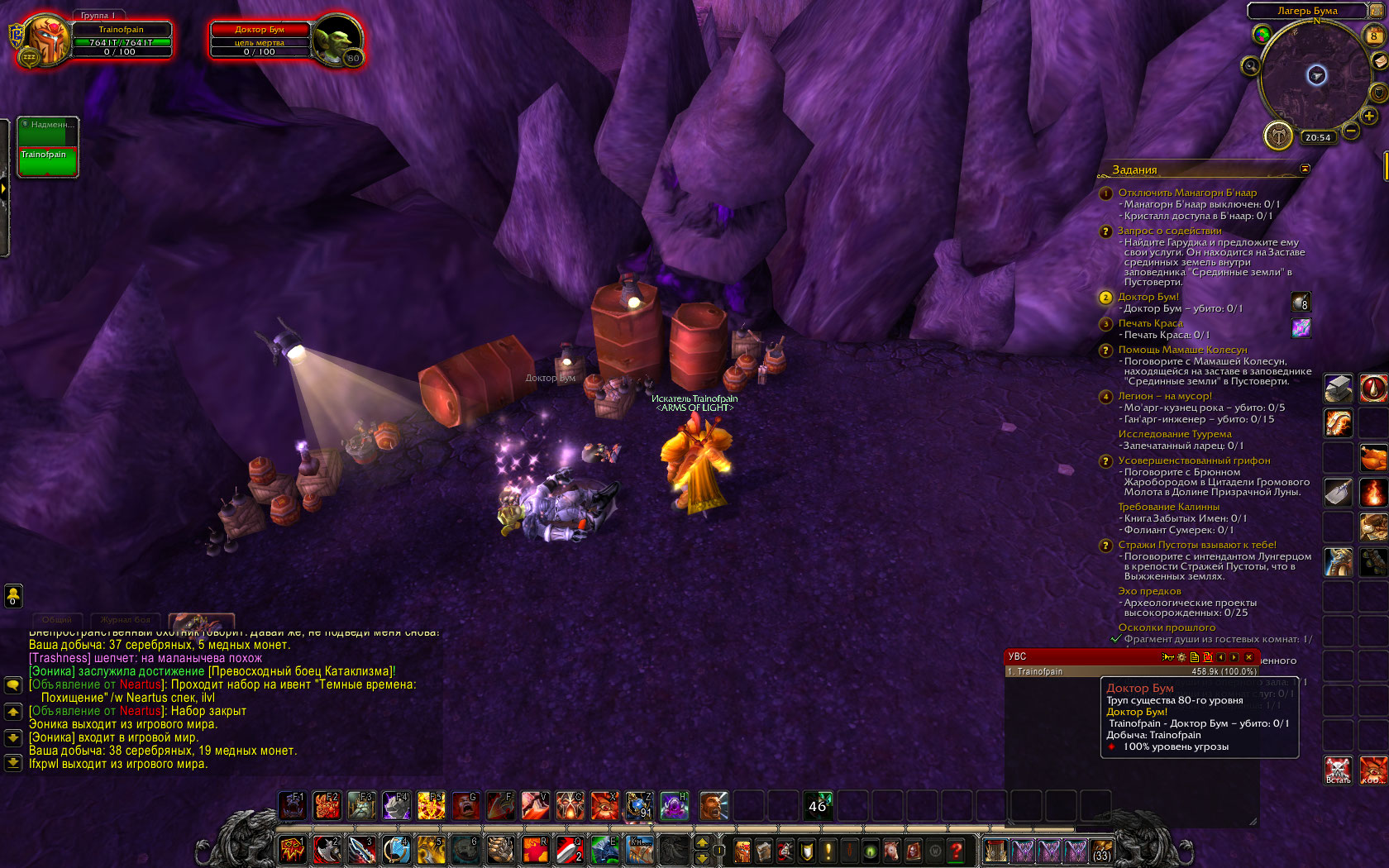Use the Доктор Бум quest bomb item

1301,302
